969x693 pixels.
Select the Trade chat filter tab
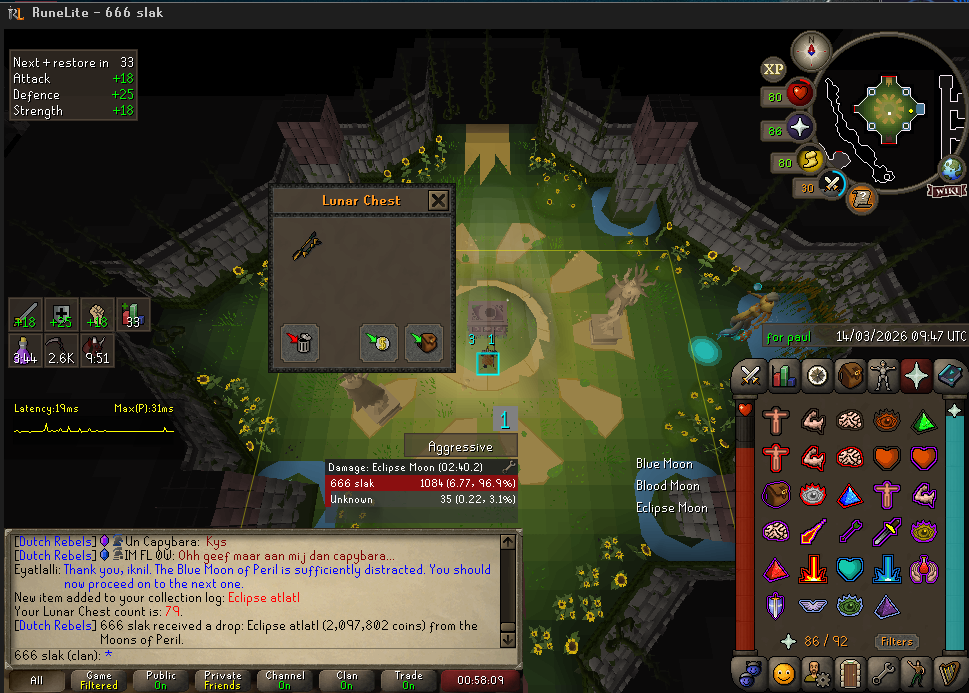pos(408,680)
